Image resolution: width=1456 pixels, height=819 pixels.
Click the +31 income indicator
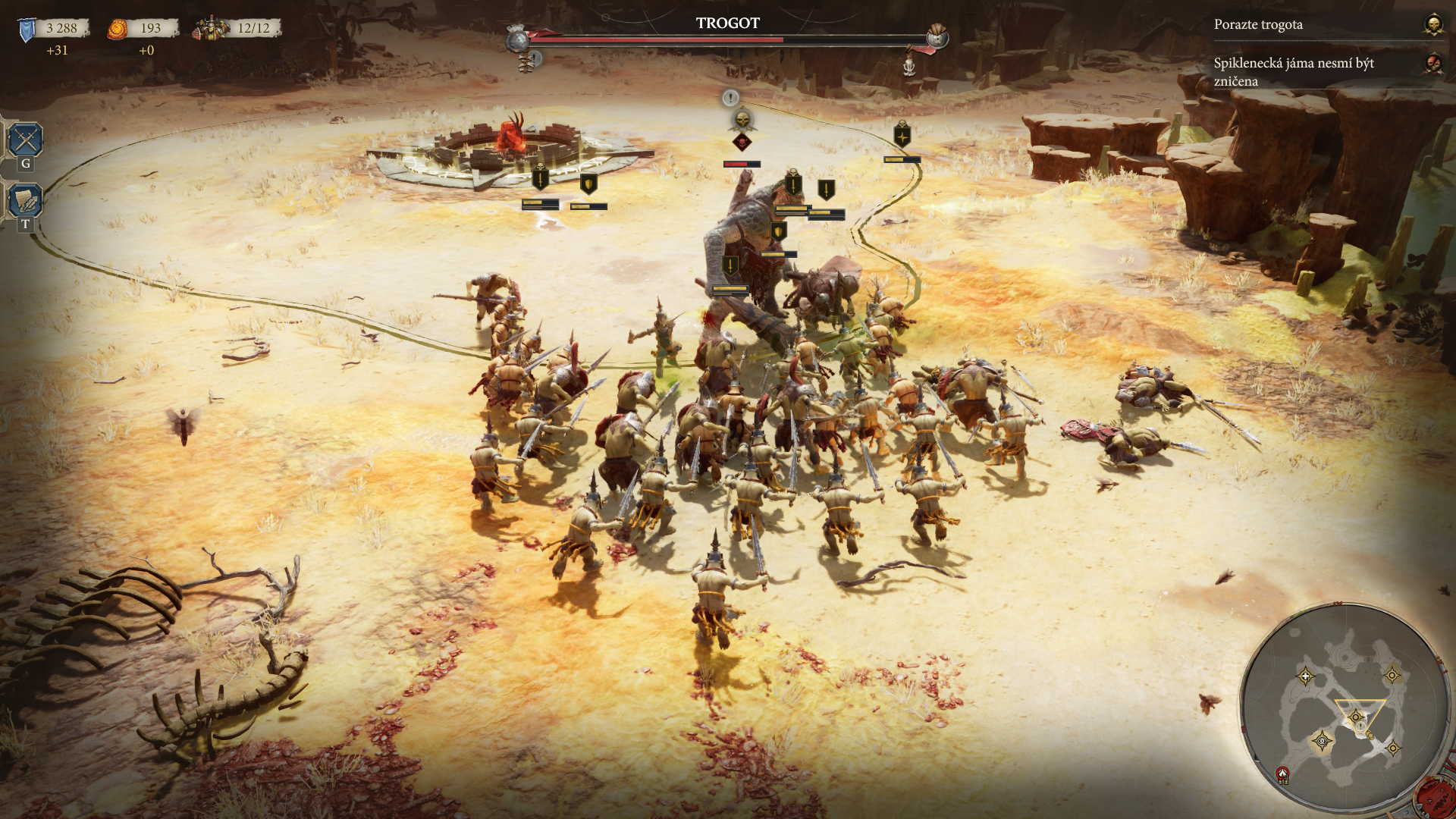pyautogui.click(x=58, y=51)
